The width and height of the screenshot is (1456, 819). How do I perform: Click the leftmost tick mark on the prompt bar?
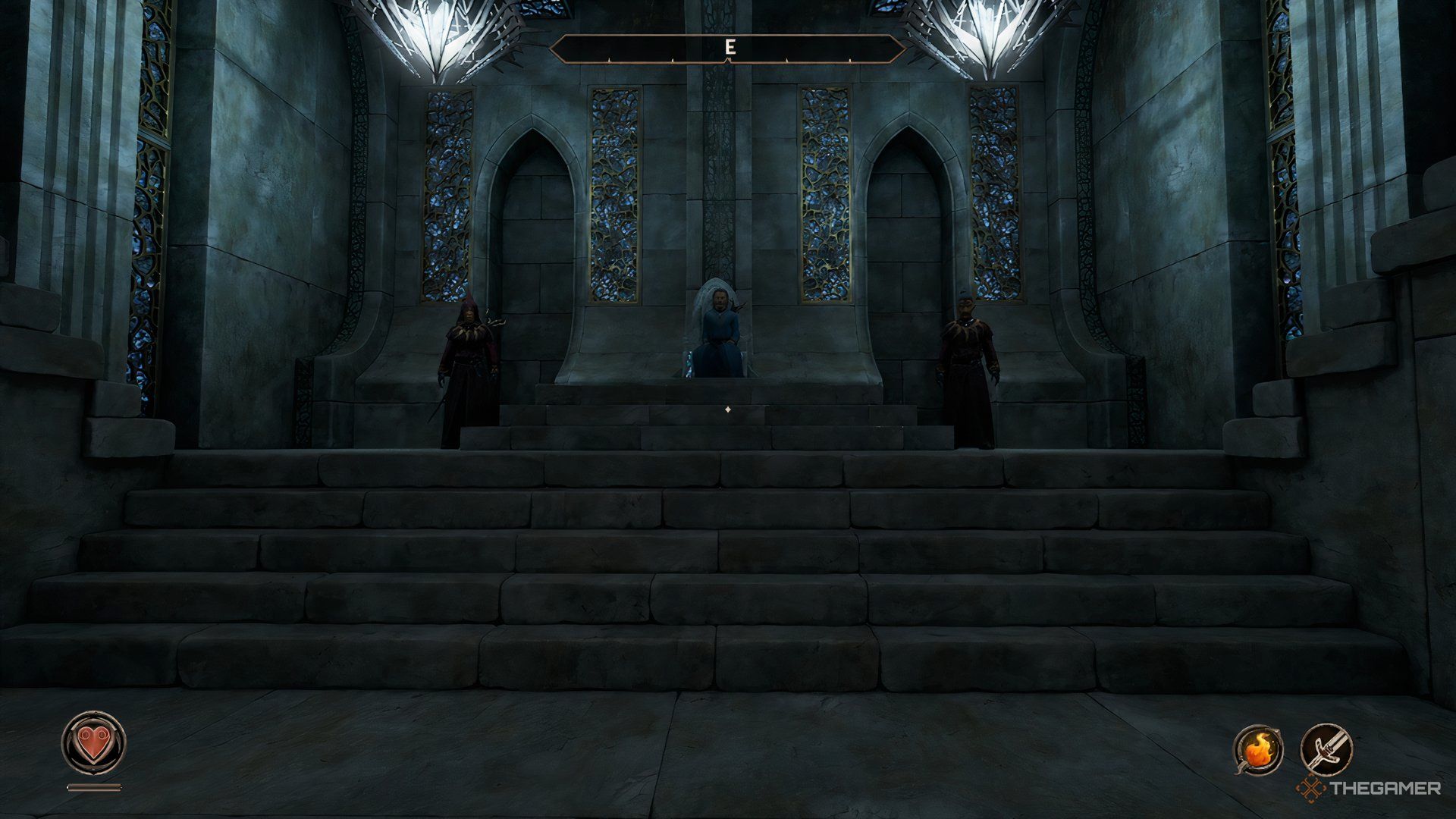point(608,61)
